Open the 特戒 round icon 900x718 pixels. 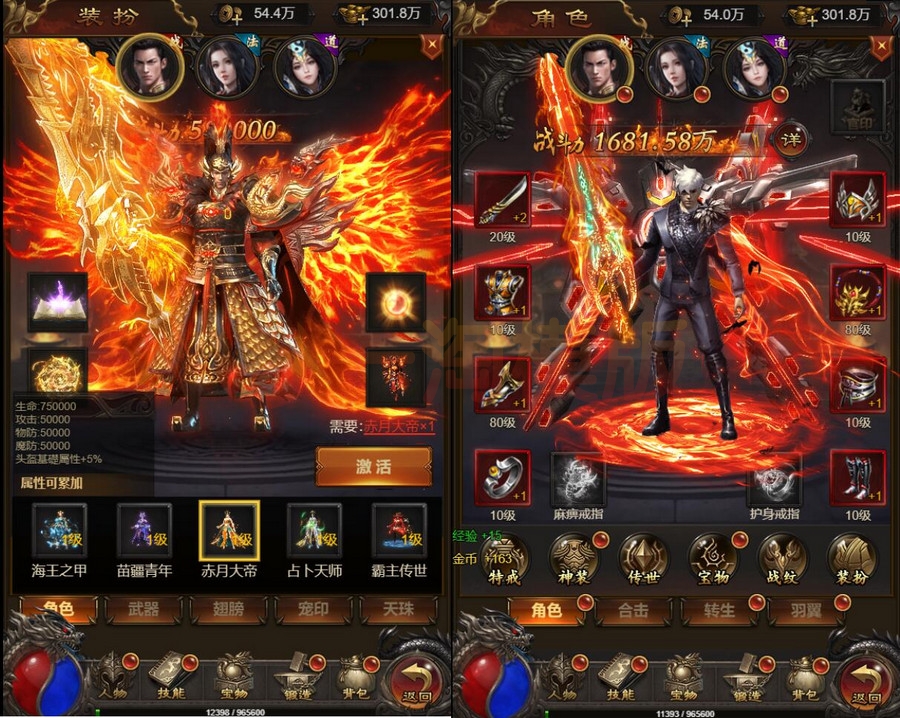(505, 559)
